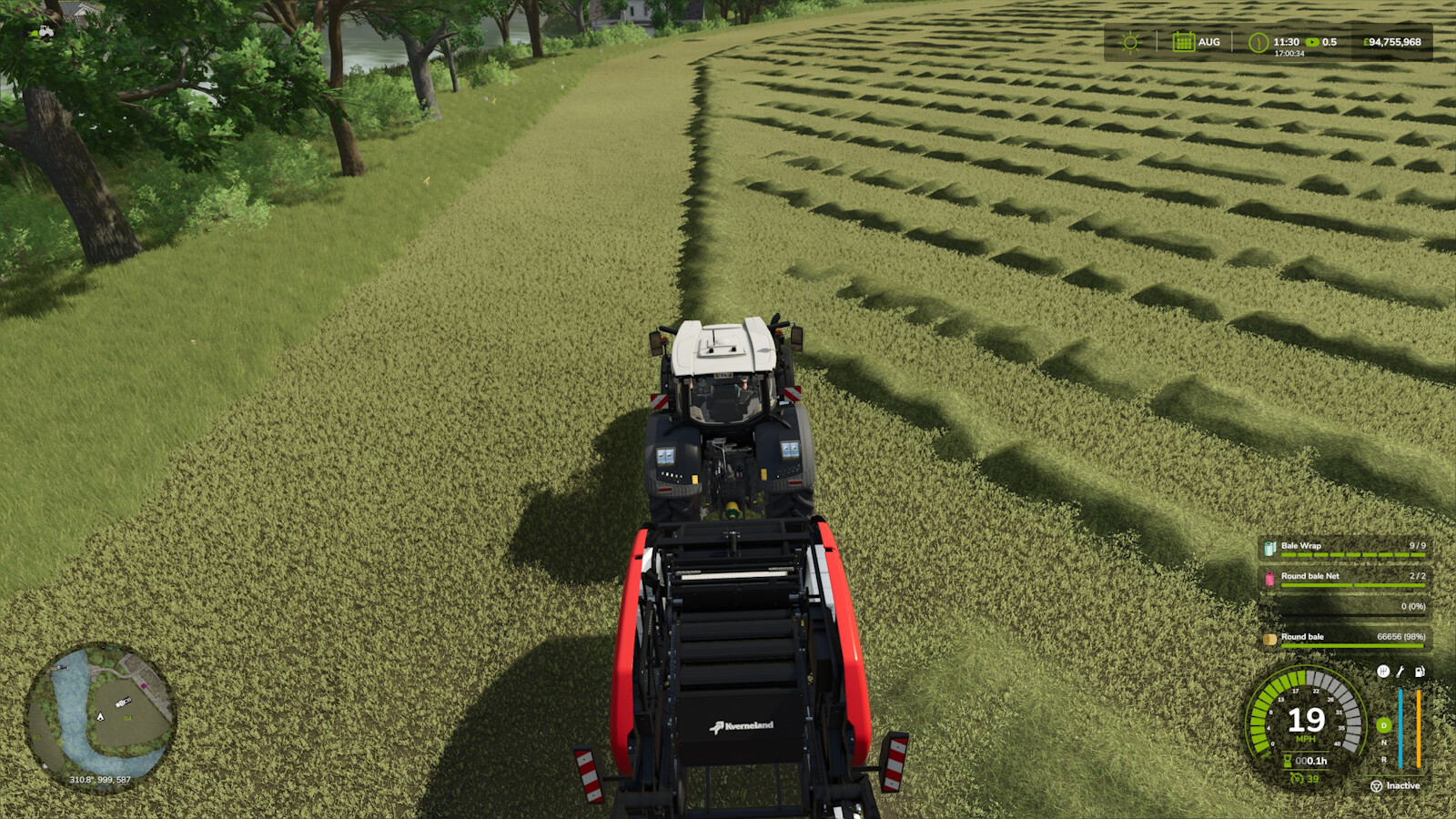
Task: Select the gear shift transmission icon
Action: 1384,672
